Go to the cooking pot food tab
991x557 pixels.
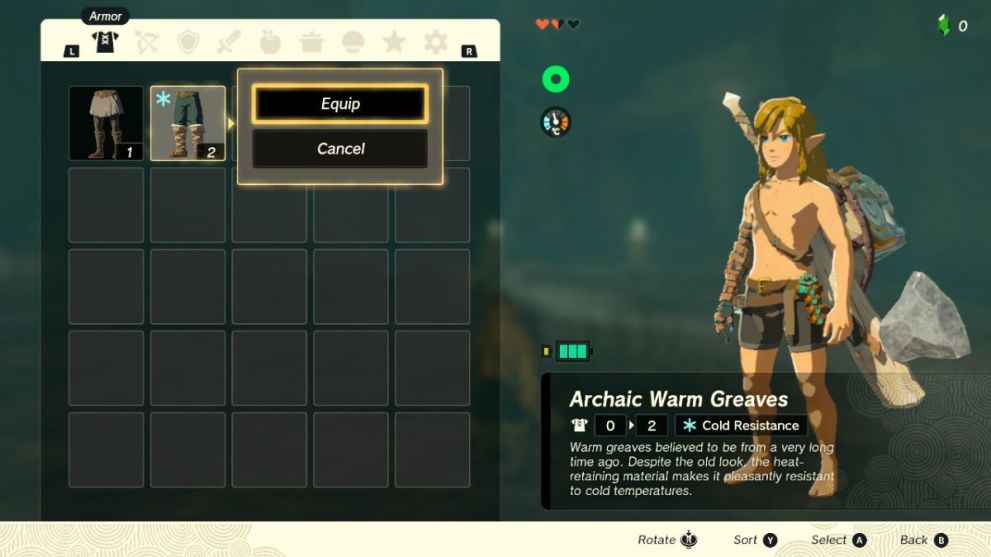tap(311, 42)
